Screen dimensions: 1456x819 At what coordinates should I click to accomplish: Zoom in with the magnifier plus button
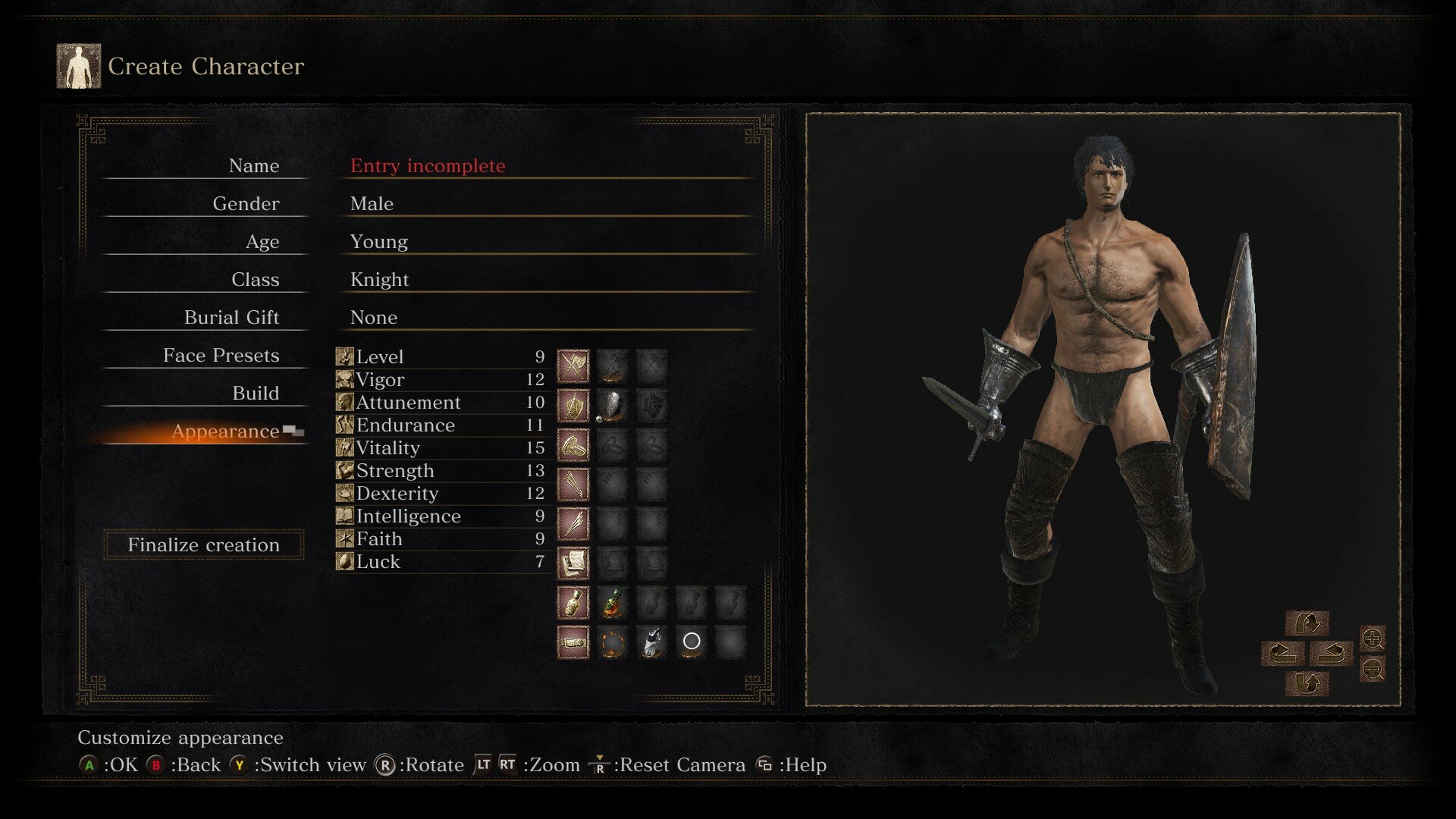1373,639
